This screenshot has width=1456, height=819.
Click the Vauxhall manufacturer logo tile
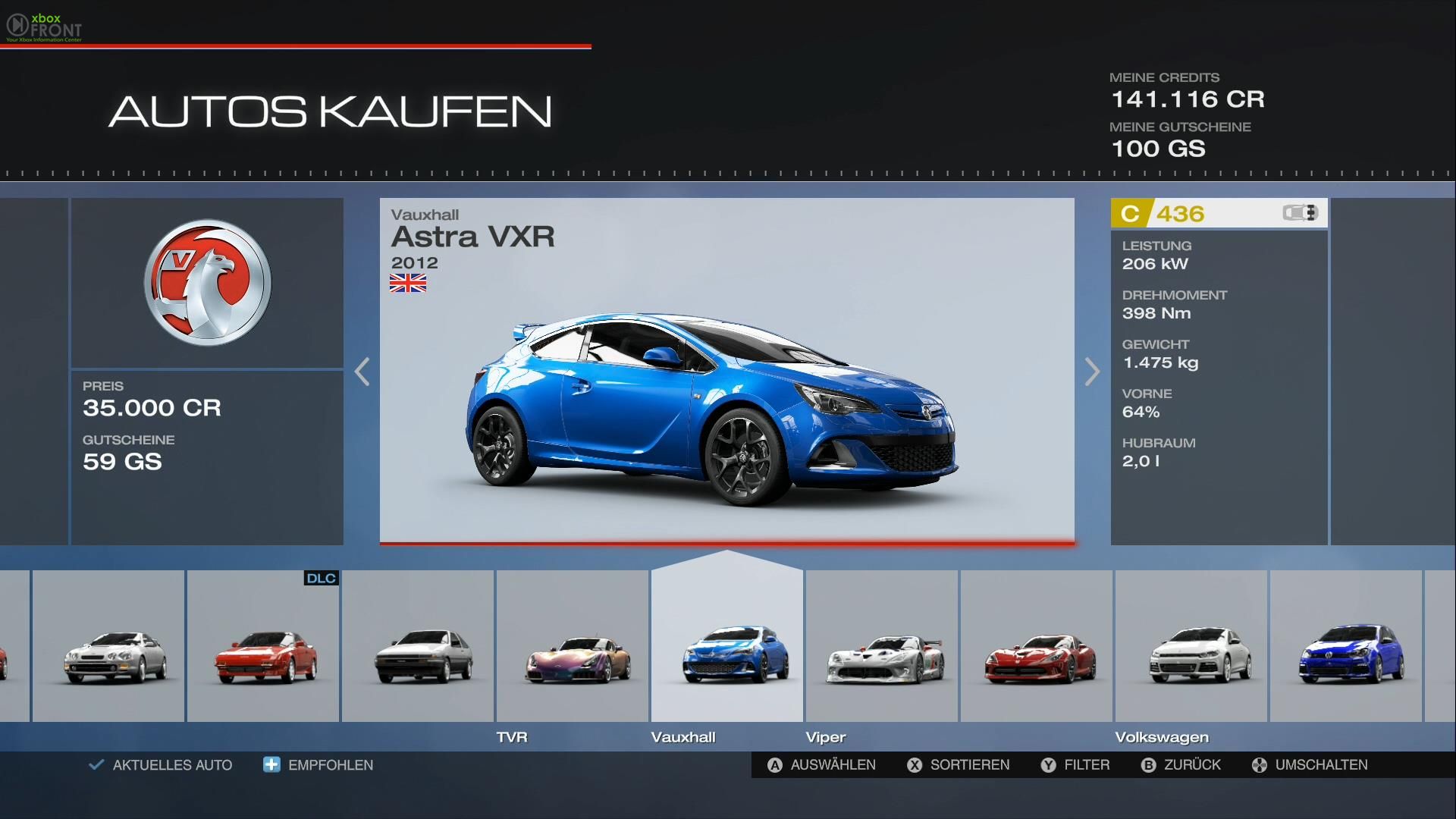point(207,283)
